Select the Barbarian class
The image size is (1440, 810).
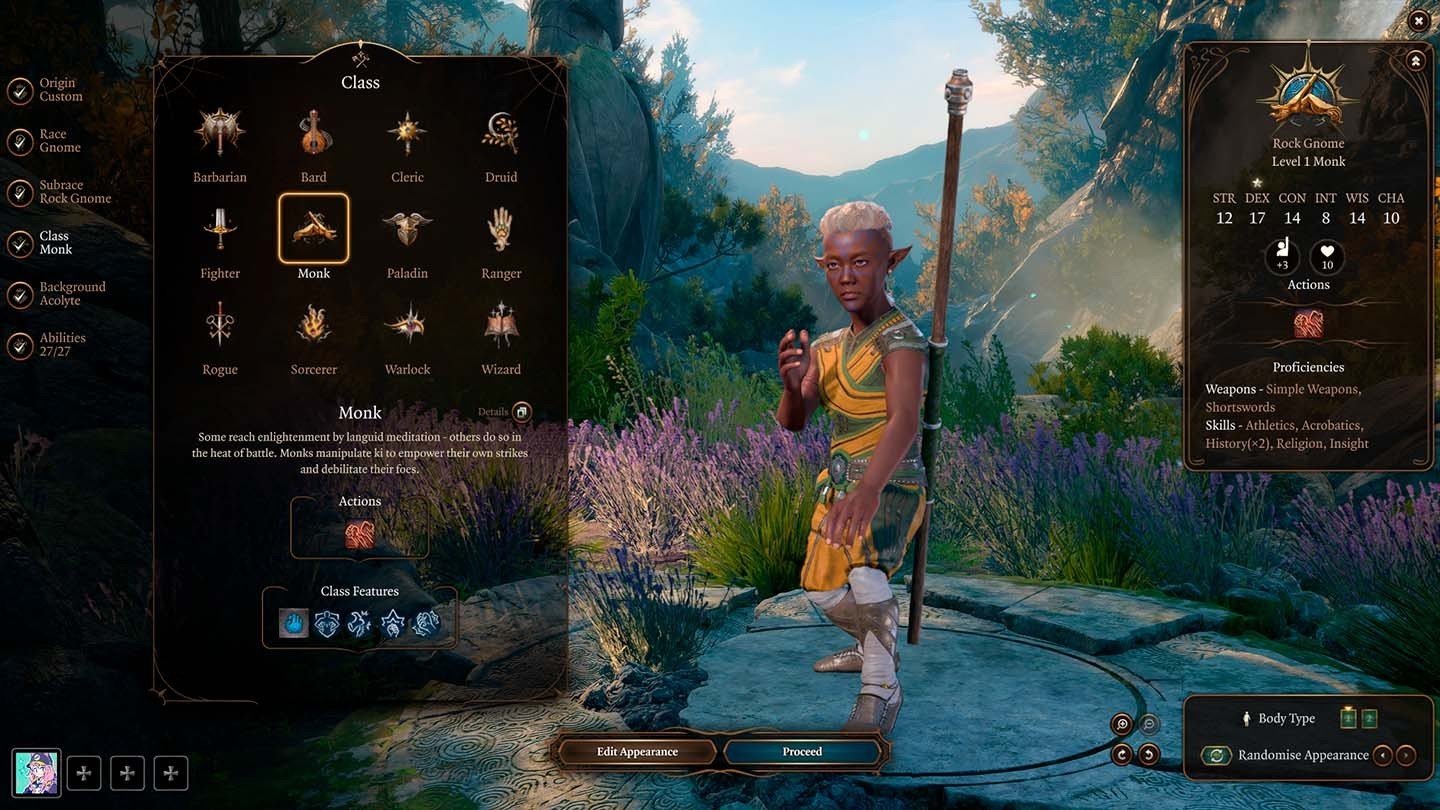click(220, 133)
